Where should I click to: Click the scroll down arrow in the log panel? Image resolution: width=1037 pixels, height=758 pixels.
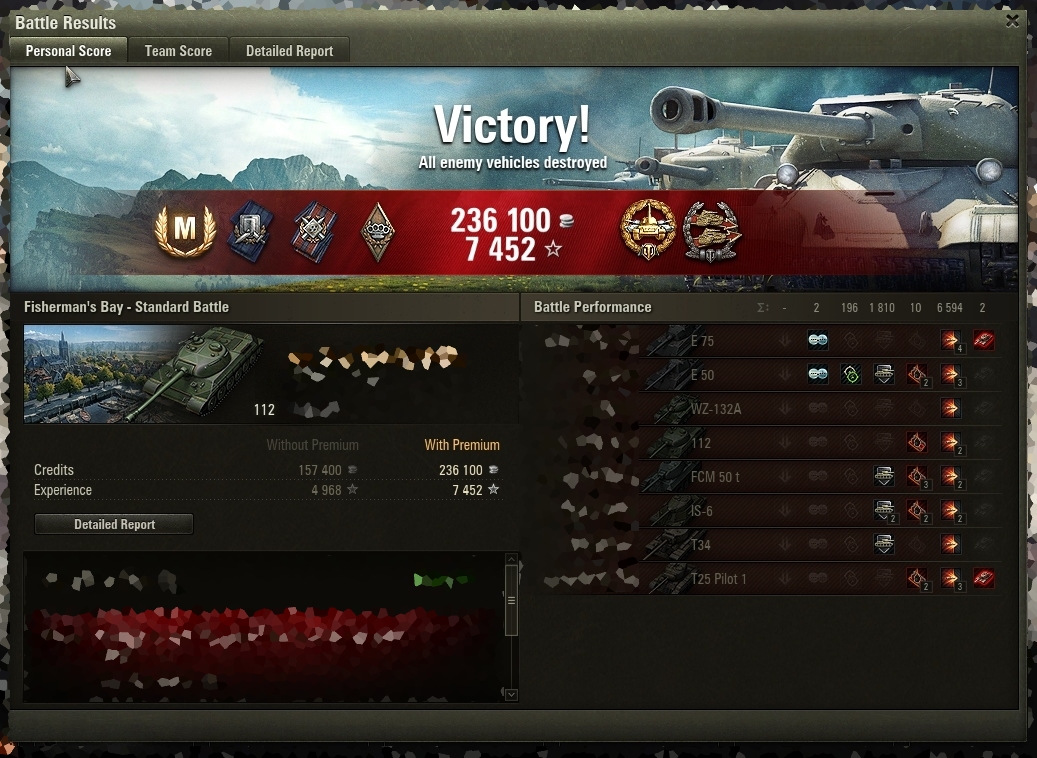tap(512, 694)
